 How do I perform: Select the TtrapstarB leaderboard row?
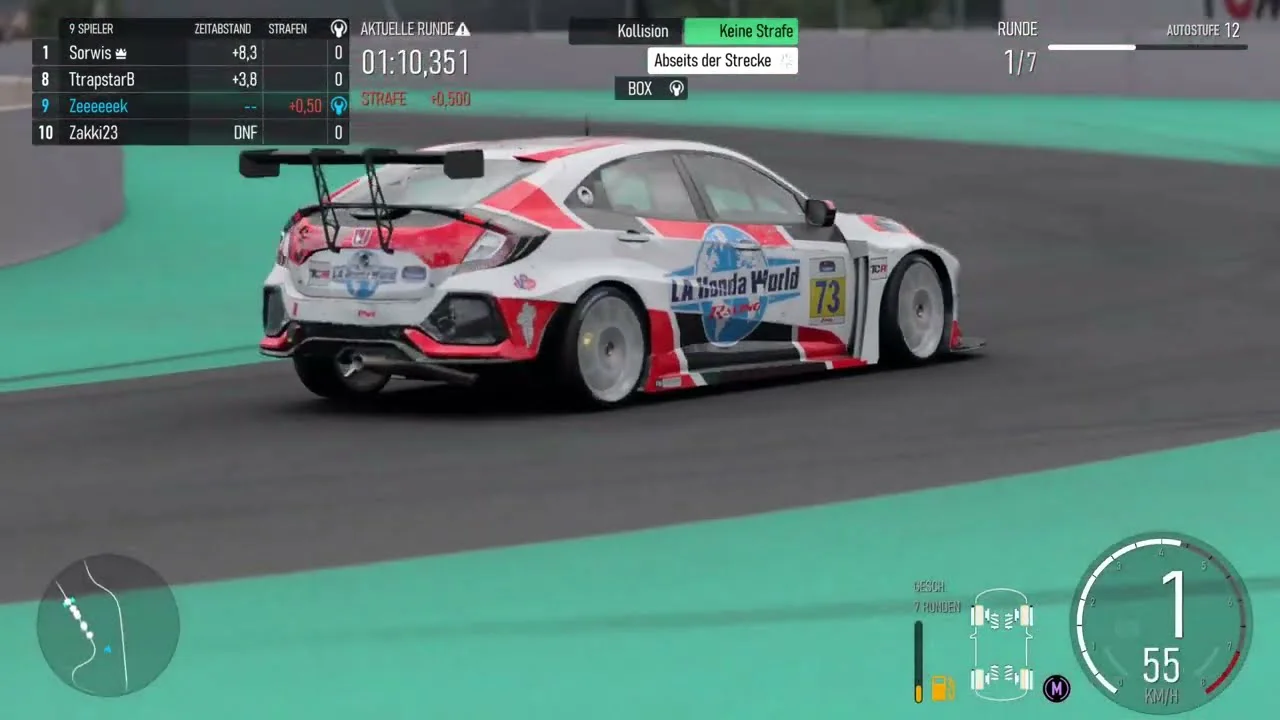[x=102, y=79]
